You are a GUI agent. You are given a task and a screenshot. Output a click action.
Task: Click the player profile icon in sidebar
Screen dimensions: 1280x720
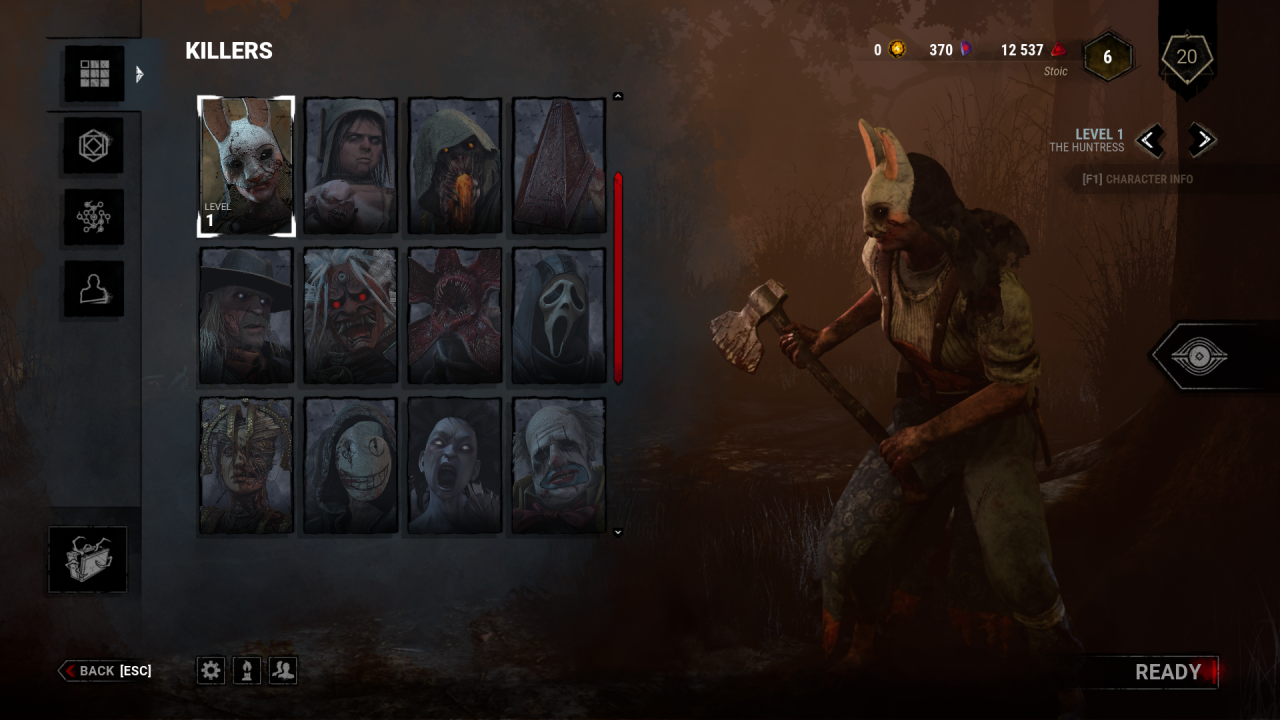[93, 288]
